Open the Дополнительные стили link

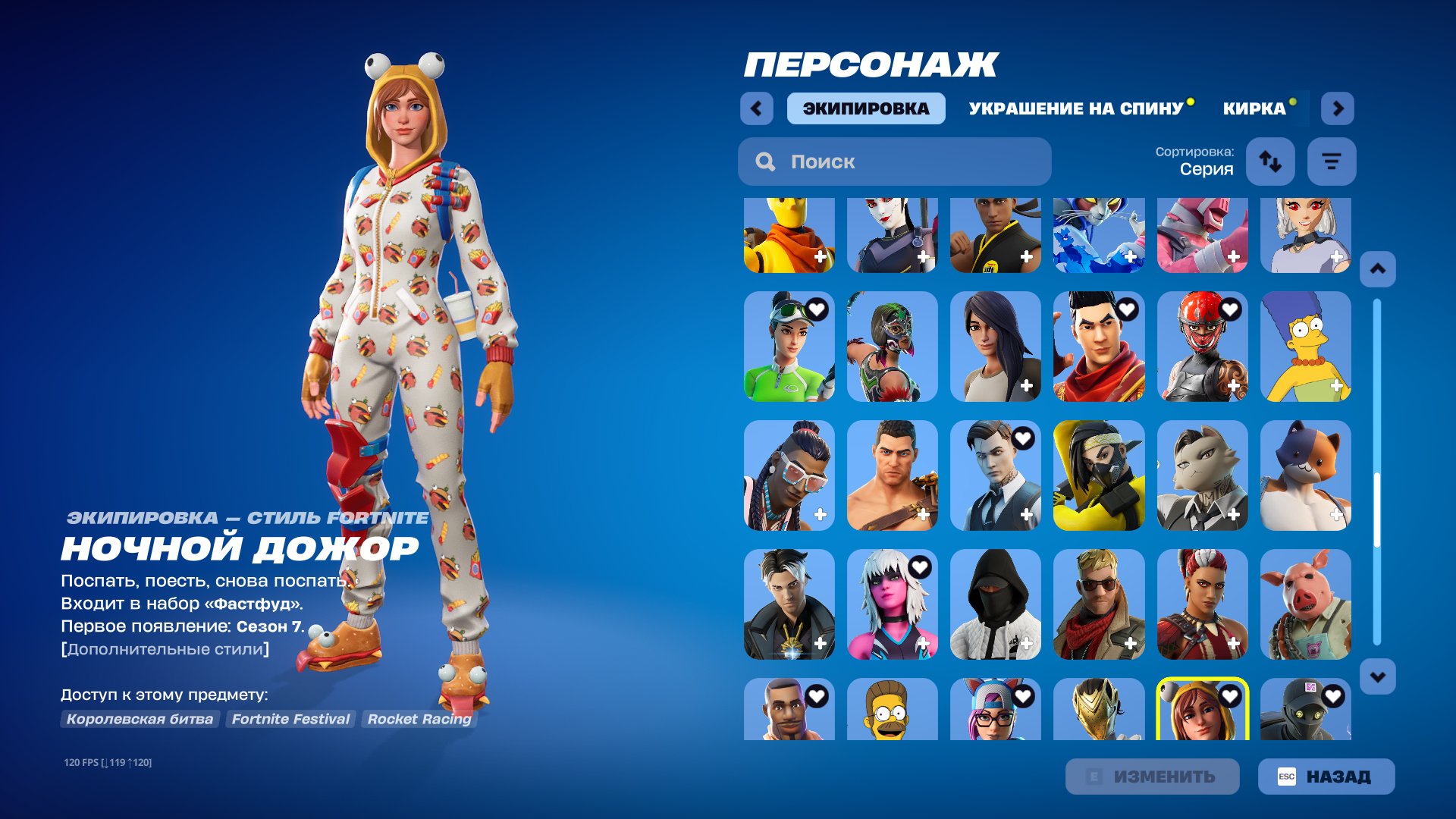pyautogui.click(x=166, y=648)
